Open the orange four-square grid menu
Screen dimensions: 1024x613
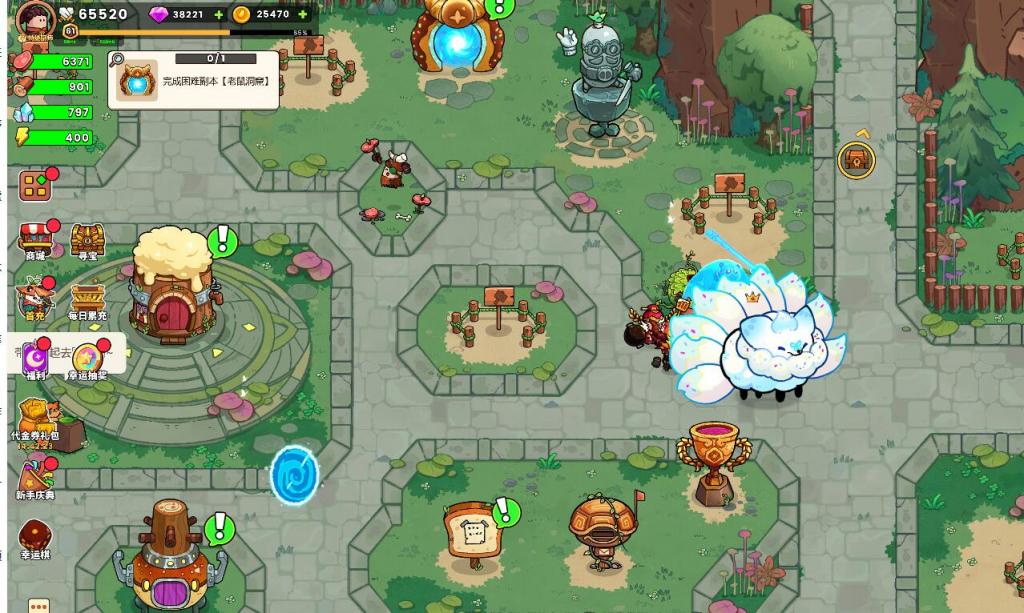click(x=35, y=186)
